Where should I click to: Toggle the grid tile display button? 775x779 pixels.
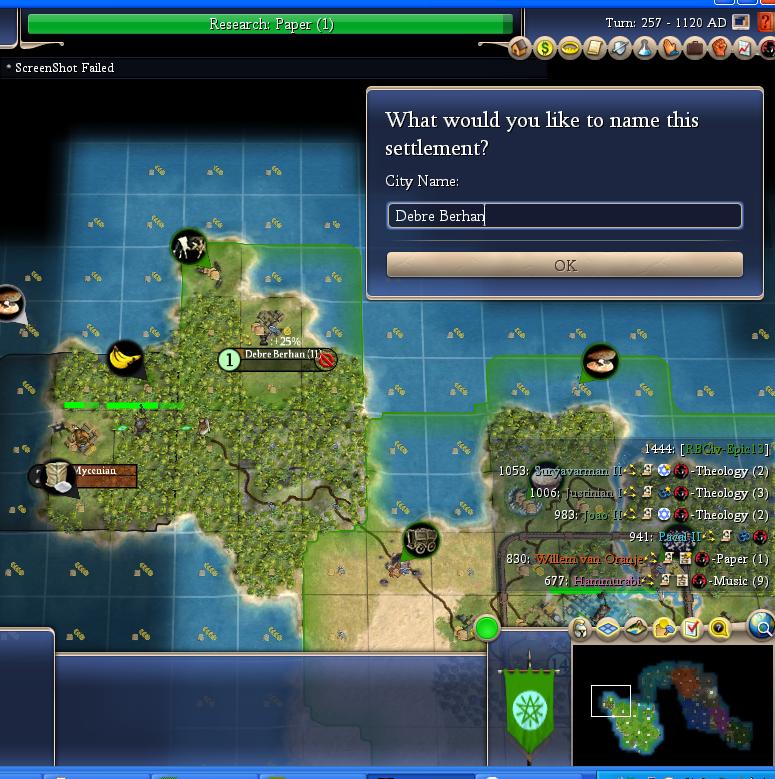[609, 628]
